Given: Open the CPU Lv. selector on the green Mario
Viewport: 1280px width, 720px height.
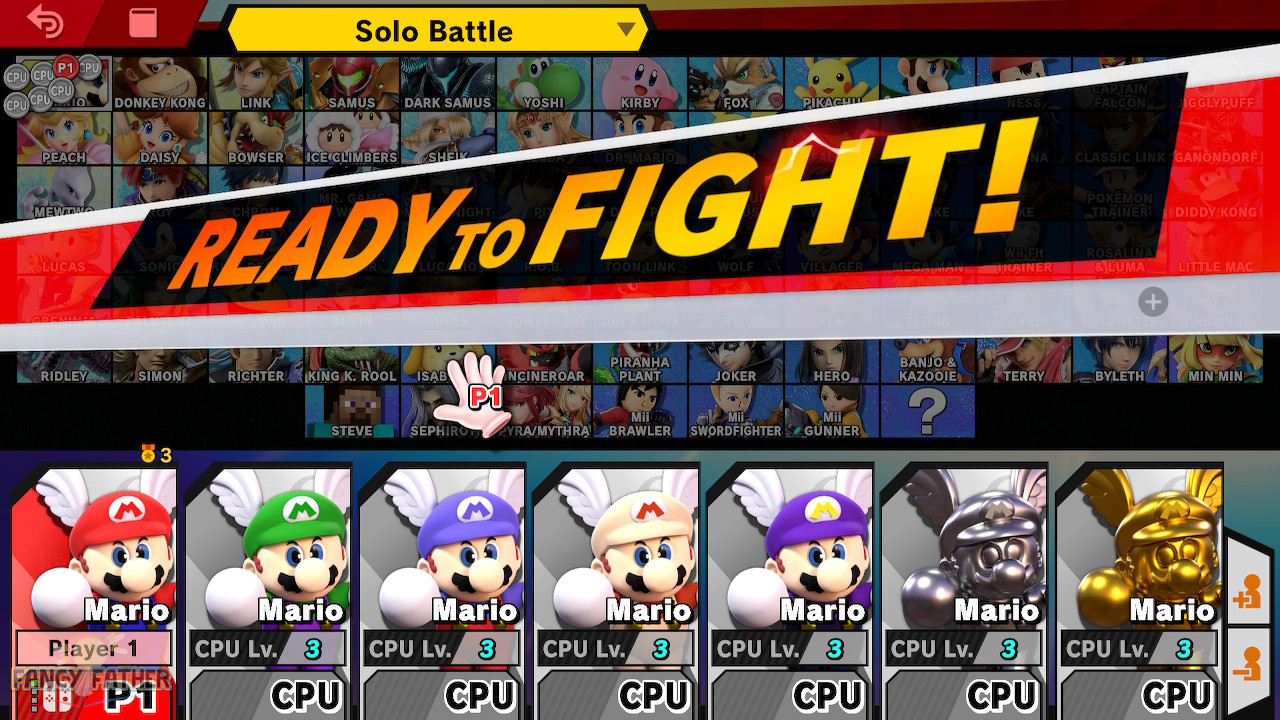Looking at the screenshot, I should tap(267, 648).
